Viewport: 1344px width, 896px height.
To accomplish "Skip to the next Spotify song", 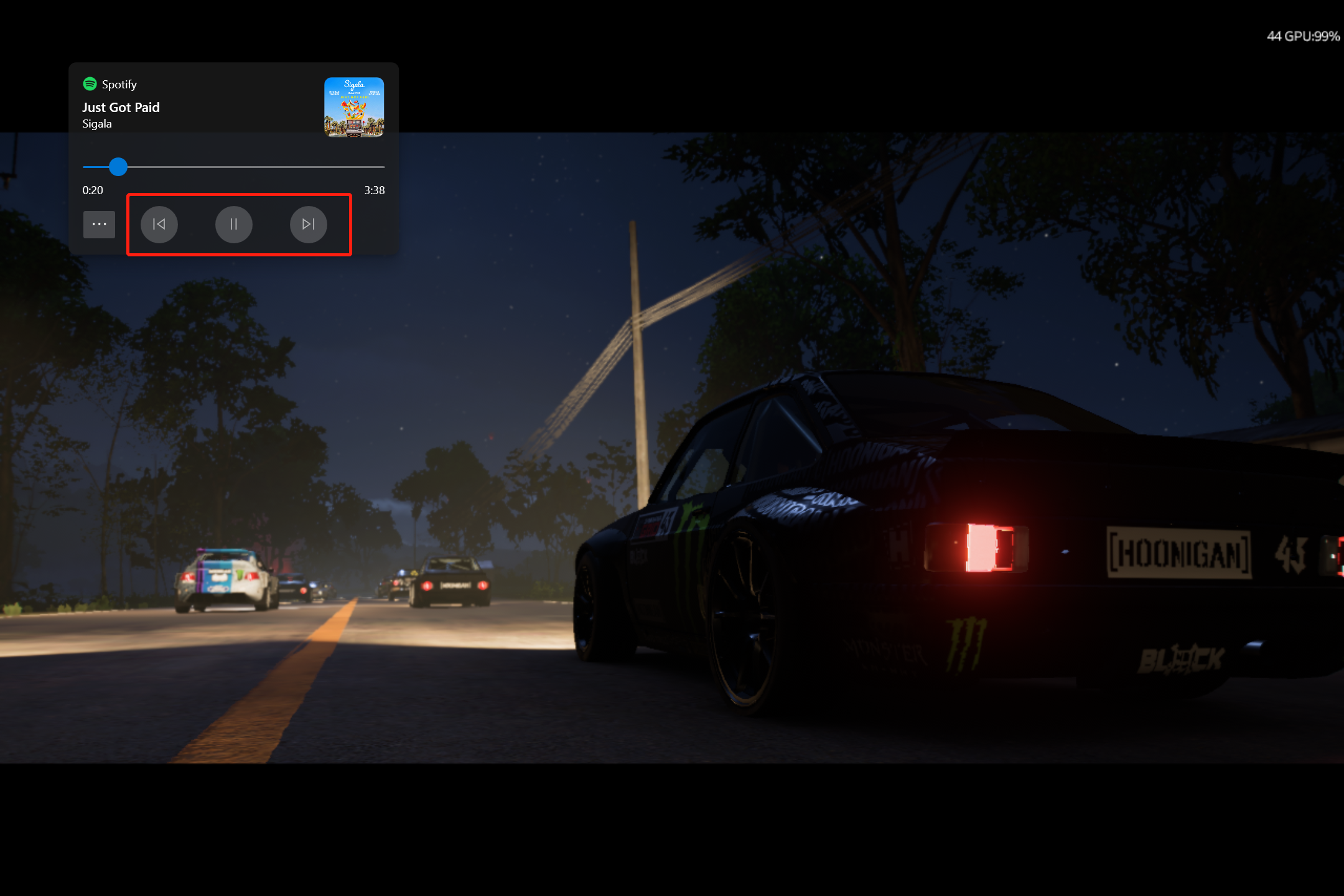I will tap(308, 224).
